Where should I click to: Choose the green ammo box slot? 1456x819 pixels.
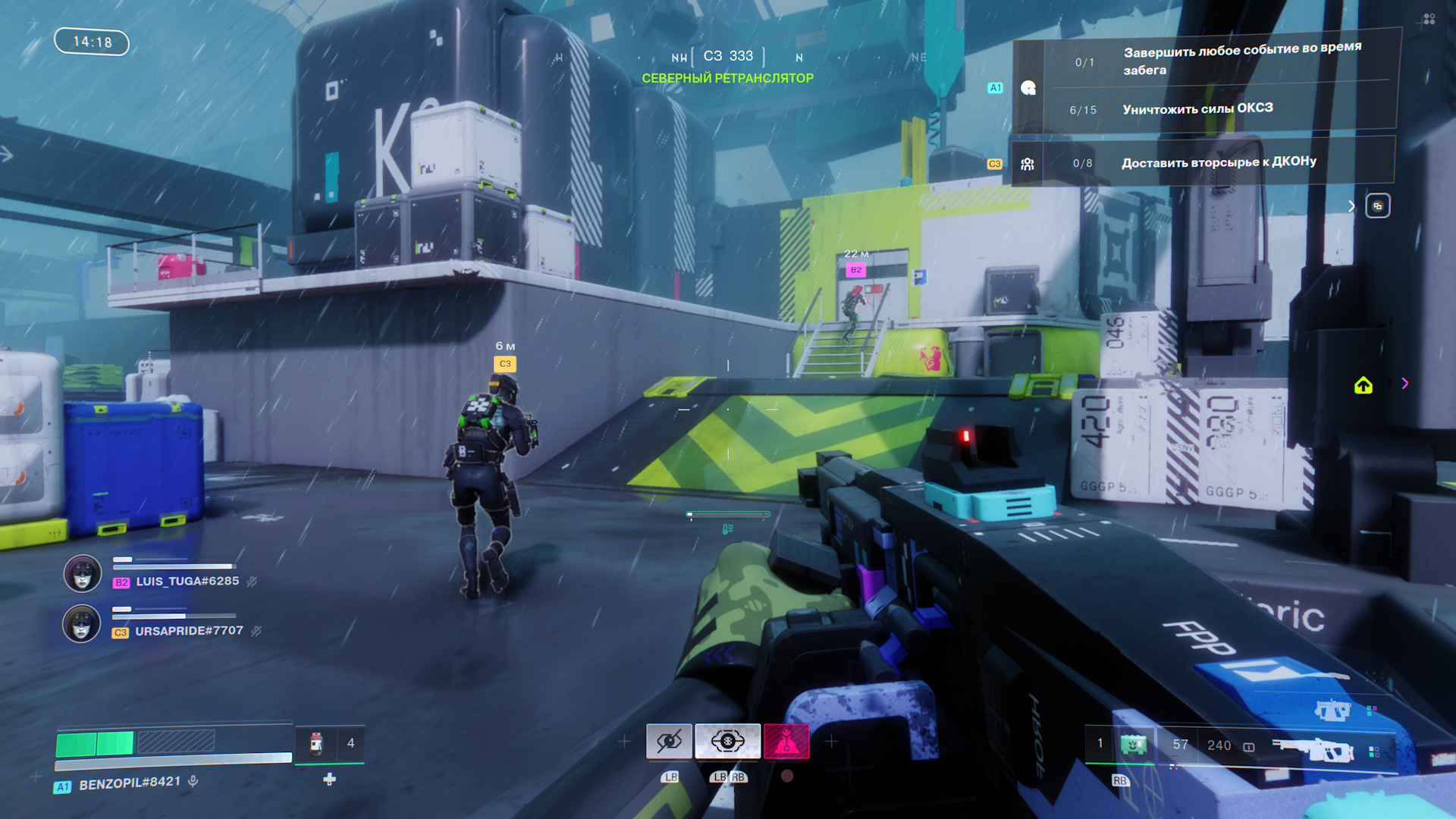click(x=1134, y=745)
